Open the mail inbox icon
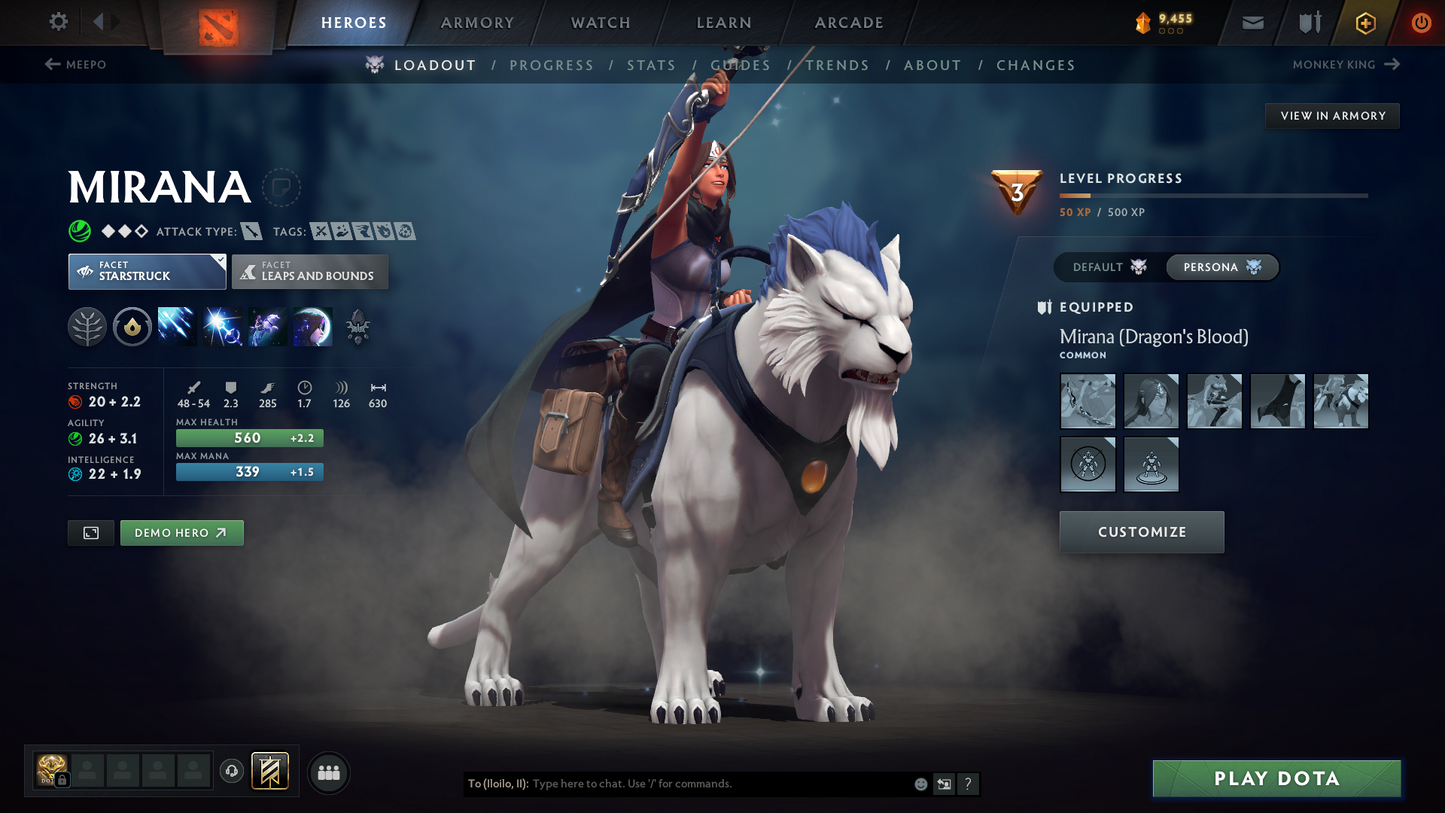Image resolution: width=1445 pixels, height=813 pixels. tap(1252, 23)
